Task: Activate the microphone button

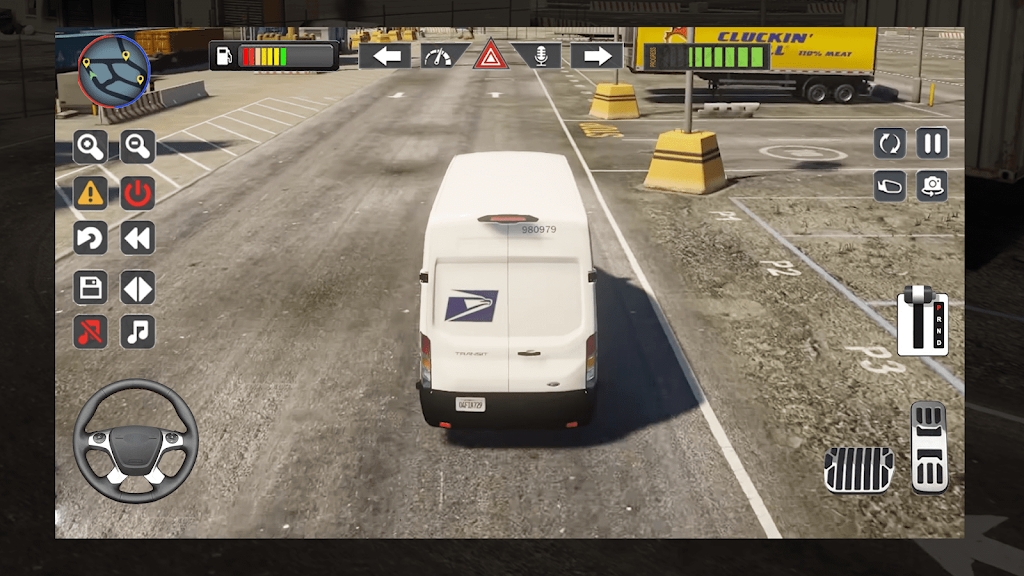Action: 541,56
